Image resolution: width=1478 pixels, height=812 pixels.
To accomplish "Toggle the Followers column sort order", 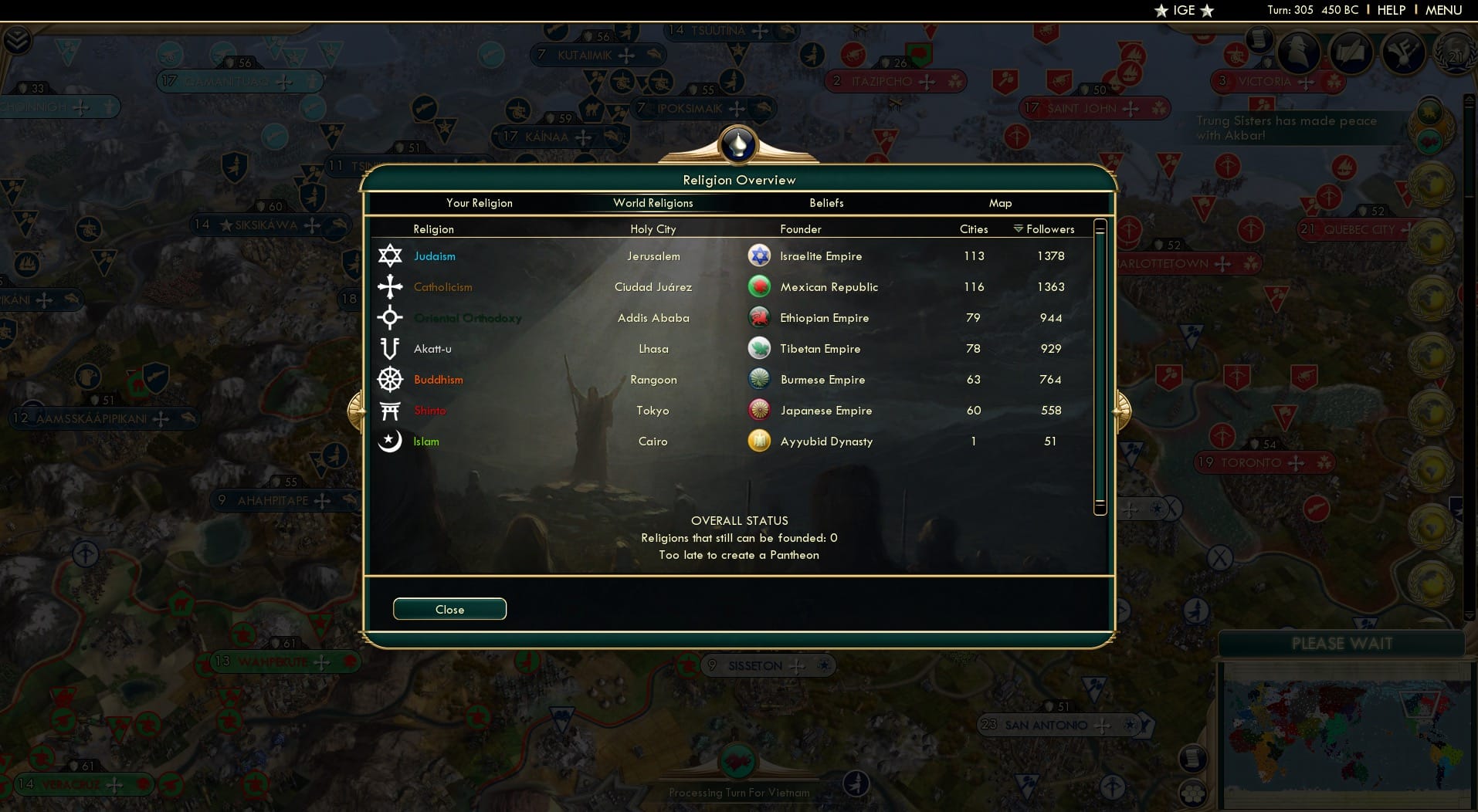I will tap(1043, 228).
